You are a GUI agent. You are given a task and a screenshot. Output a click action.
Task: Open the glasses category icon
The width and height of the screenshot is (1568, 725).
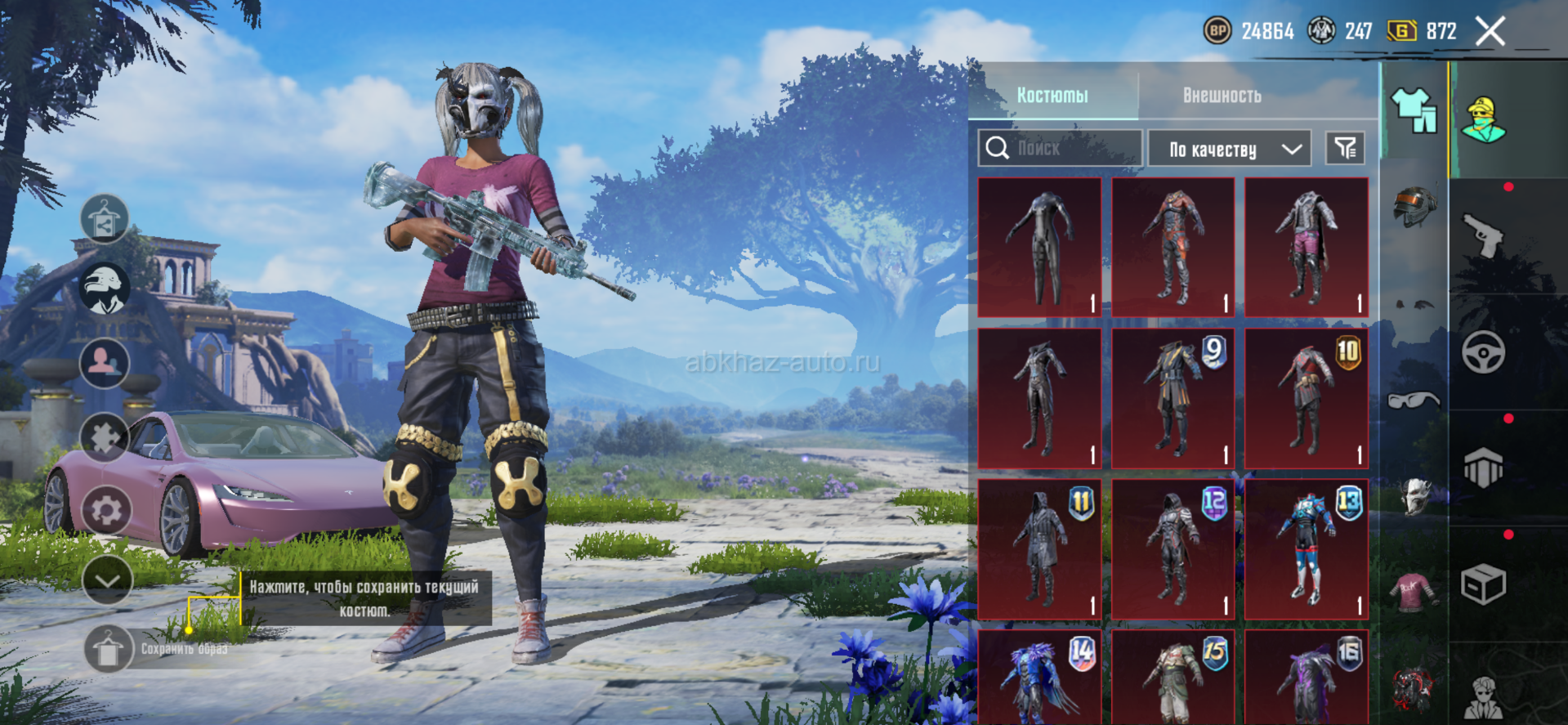click(1414, 400)
